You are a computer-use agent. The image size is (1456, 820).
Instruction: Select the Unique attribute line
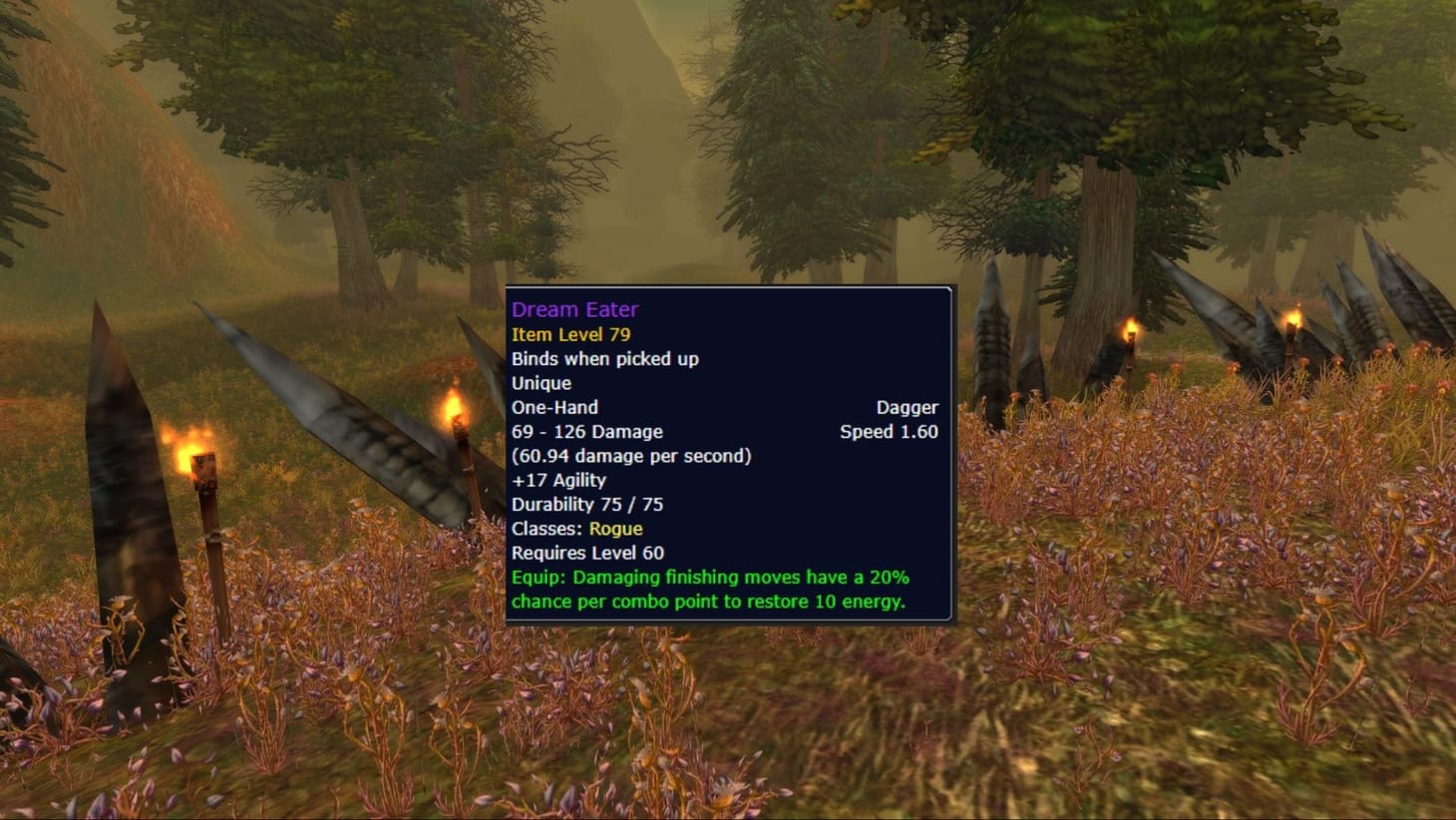tap(541, 383)
